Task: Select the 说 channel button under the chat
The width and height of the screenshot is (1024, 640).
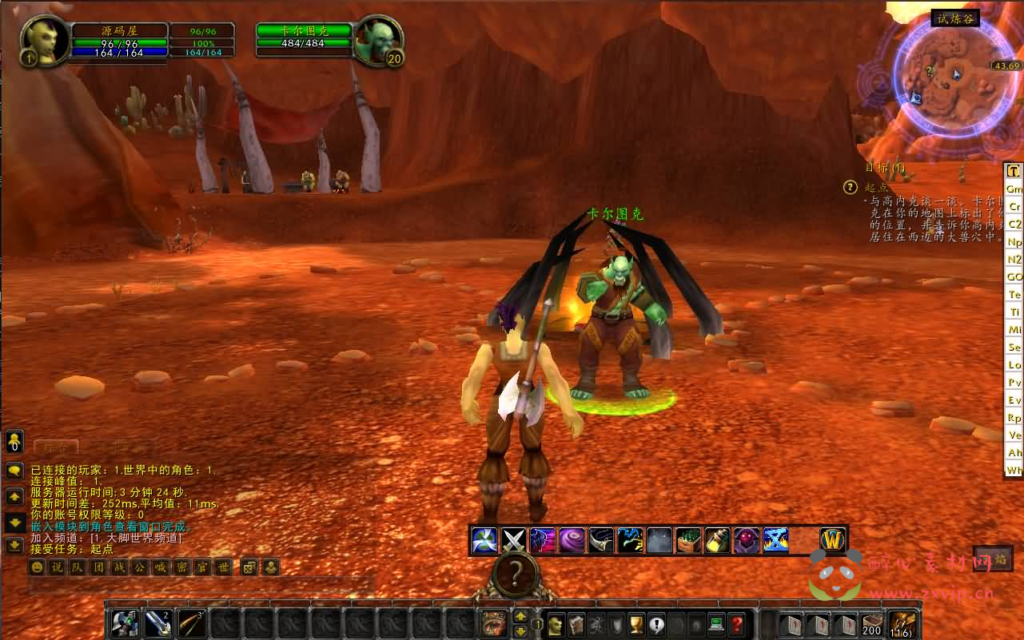Action: tap(56, 567)
